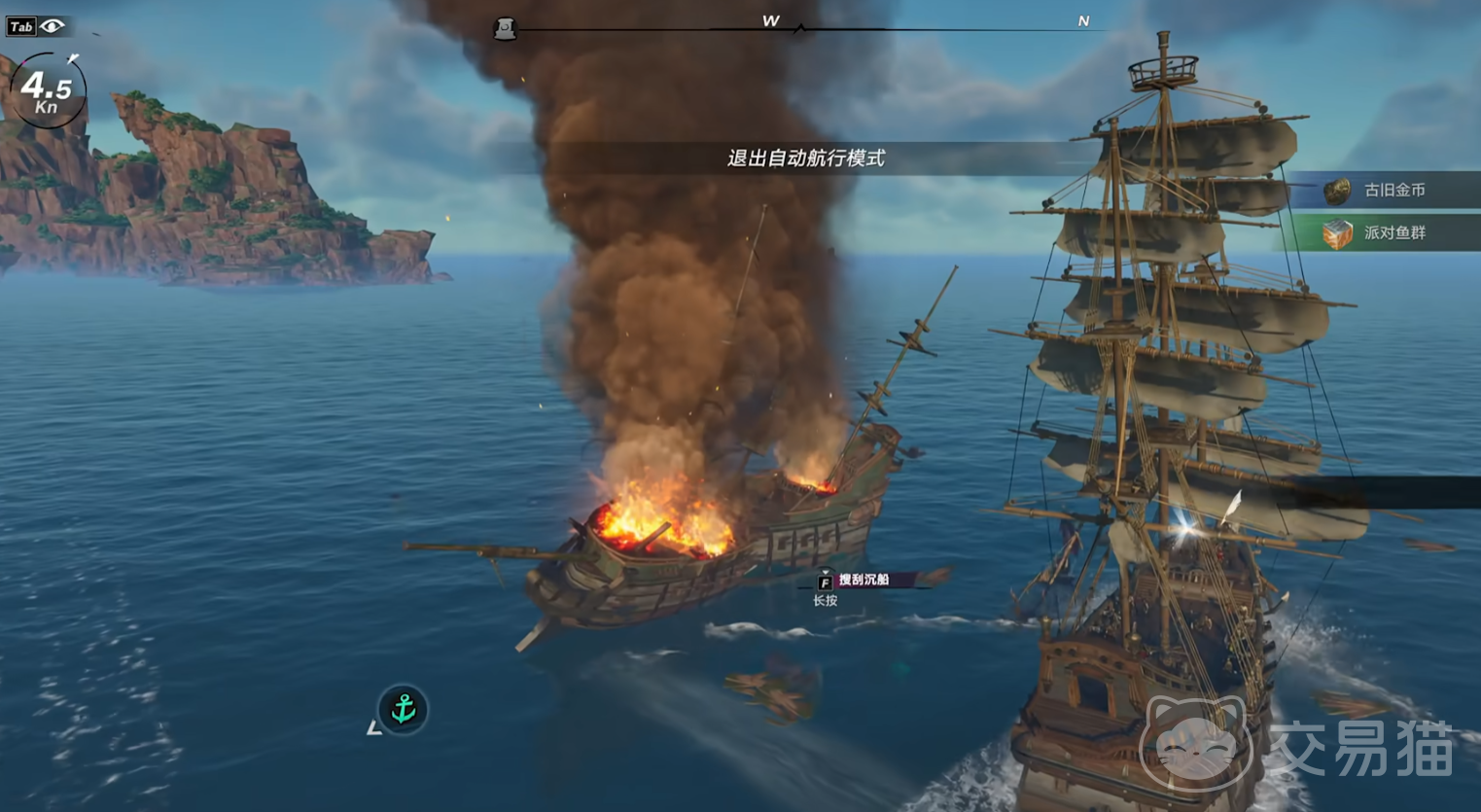The height and width of the screenshot is (812, 1481).
Task: Click the 退出自动航行模式 banner
Action: coord(806,159)
